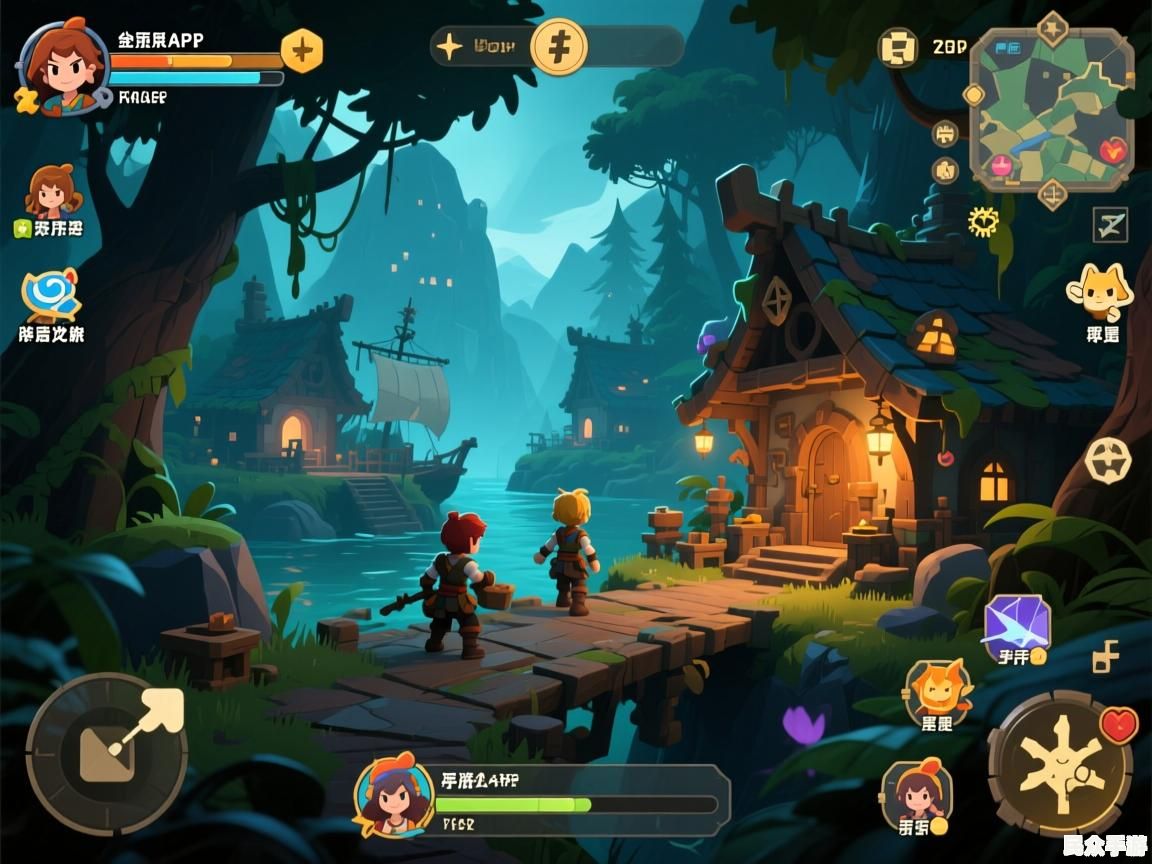This screenshot has height=864, width=1152.
Task: Activate the orange fox skill icon
Action: pyautogui.click(x=938, y=692)
